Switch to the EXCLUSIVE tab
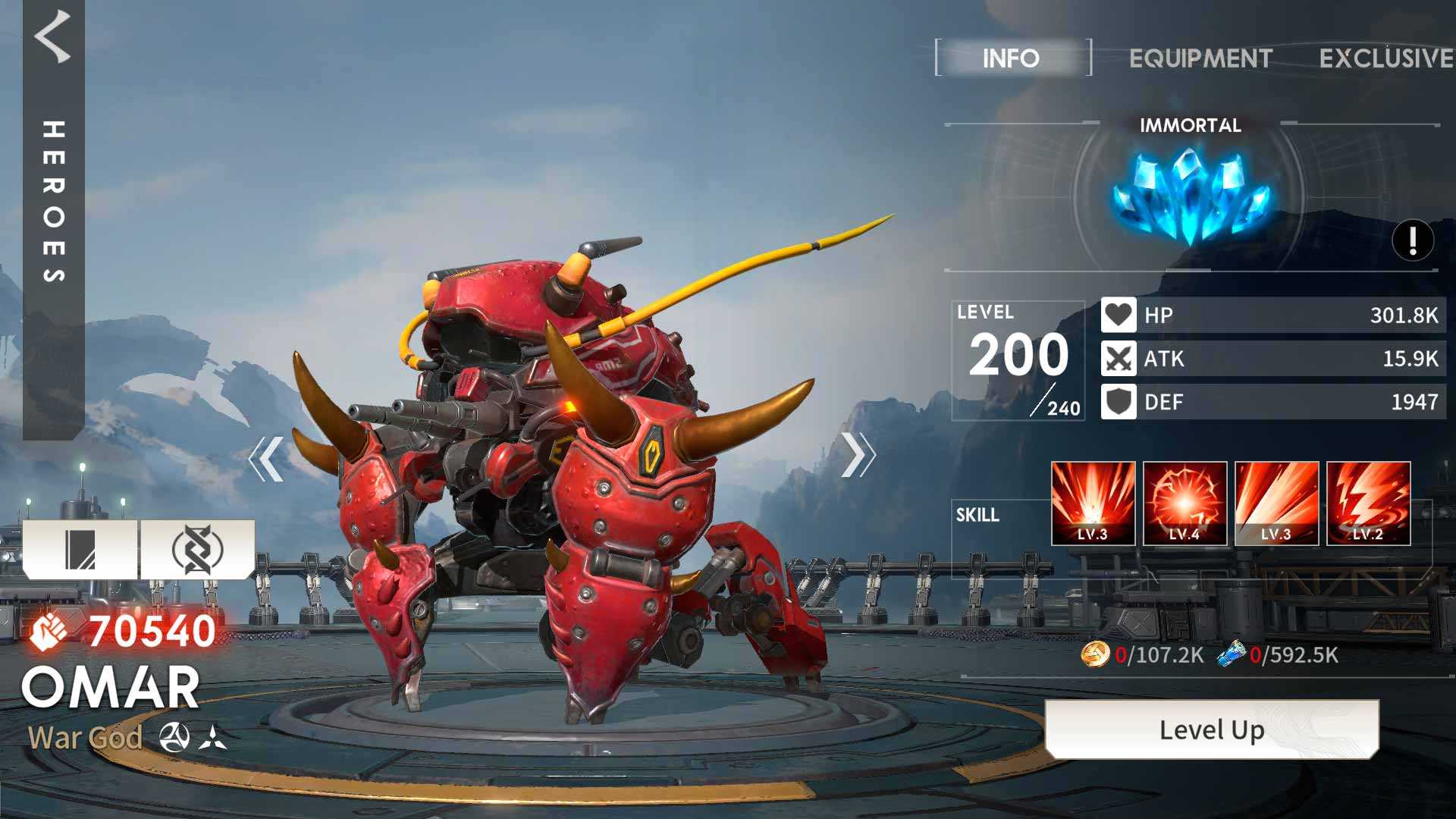The image size is (1456, 819). 1385,58
